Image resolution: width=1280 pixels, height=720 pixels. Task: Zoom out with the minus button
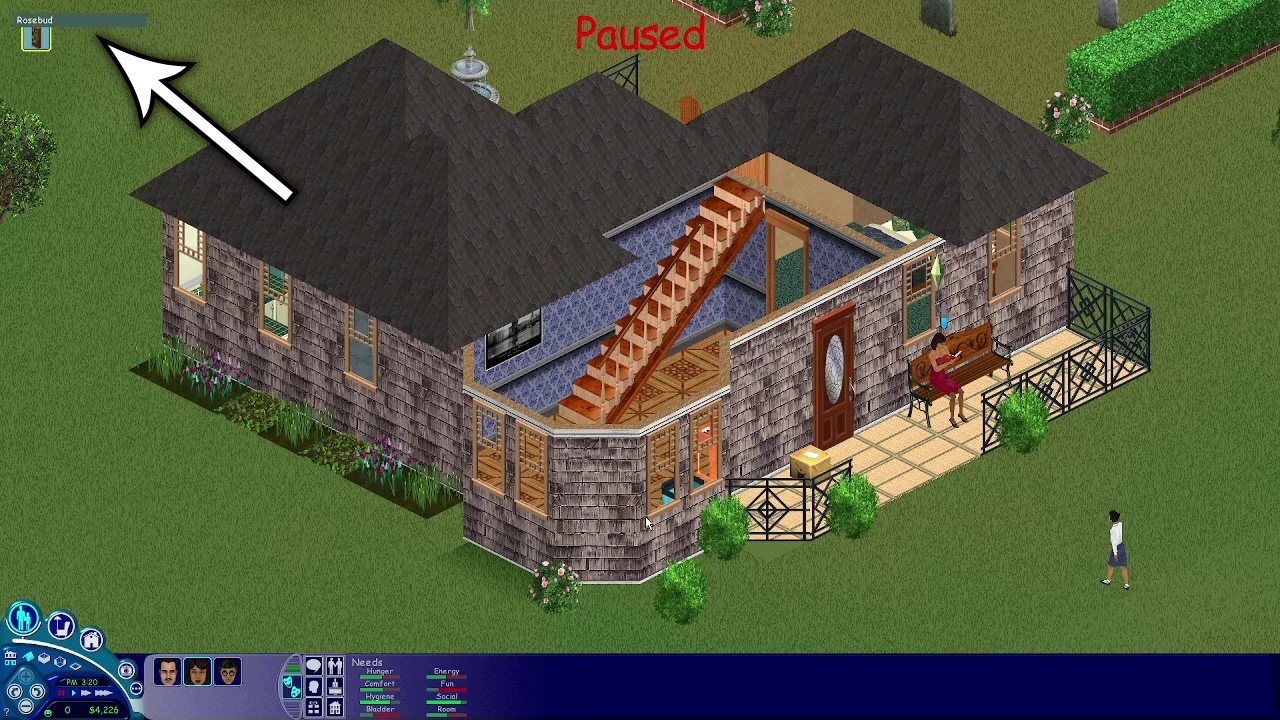(24, 706)
